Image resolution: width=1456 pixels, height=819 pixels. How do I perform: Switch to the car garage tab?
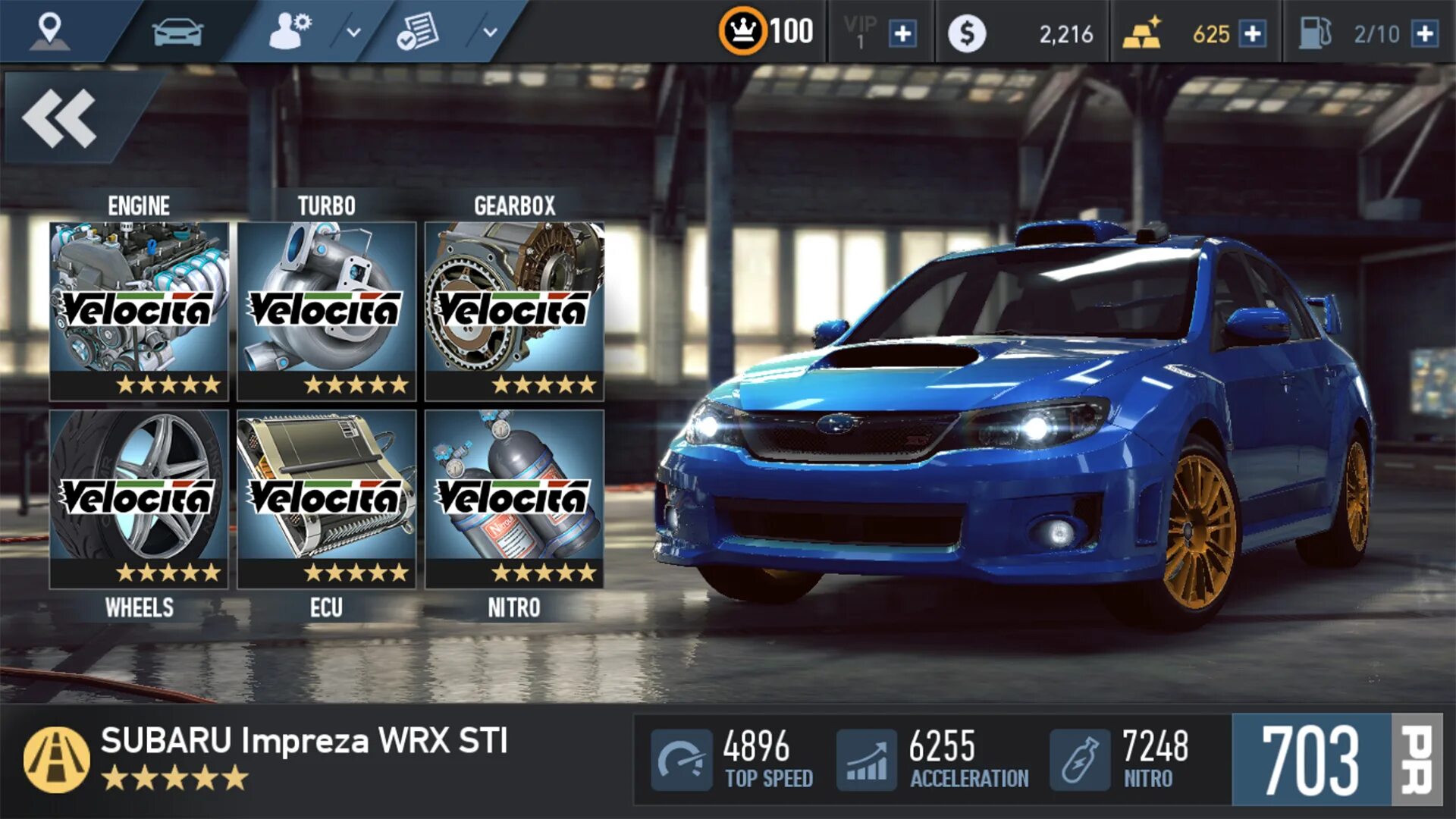pyautogui.click(x=177, y=33)
